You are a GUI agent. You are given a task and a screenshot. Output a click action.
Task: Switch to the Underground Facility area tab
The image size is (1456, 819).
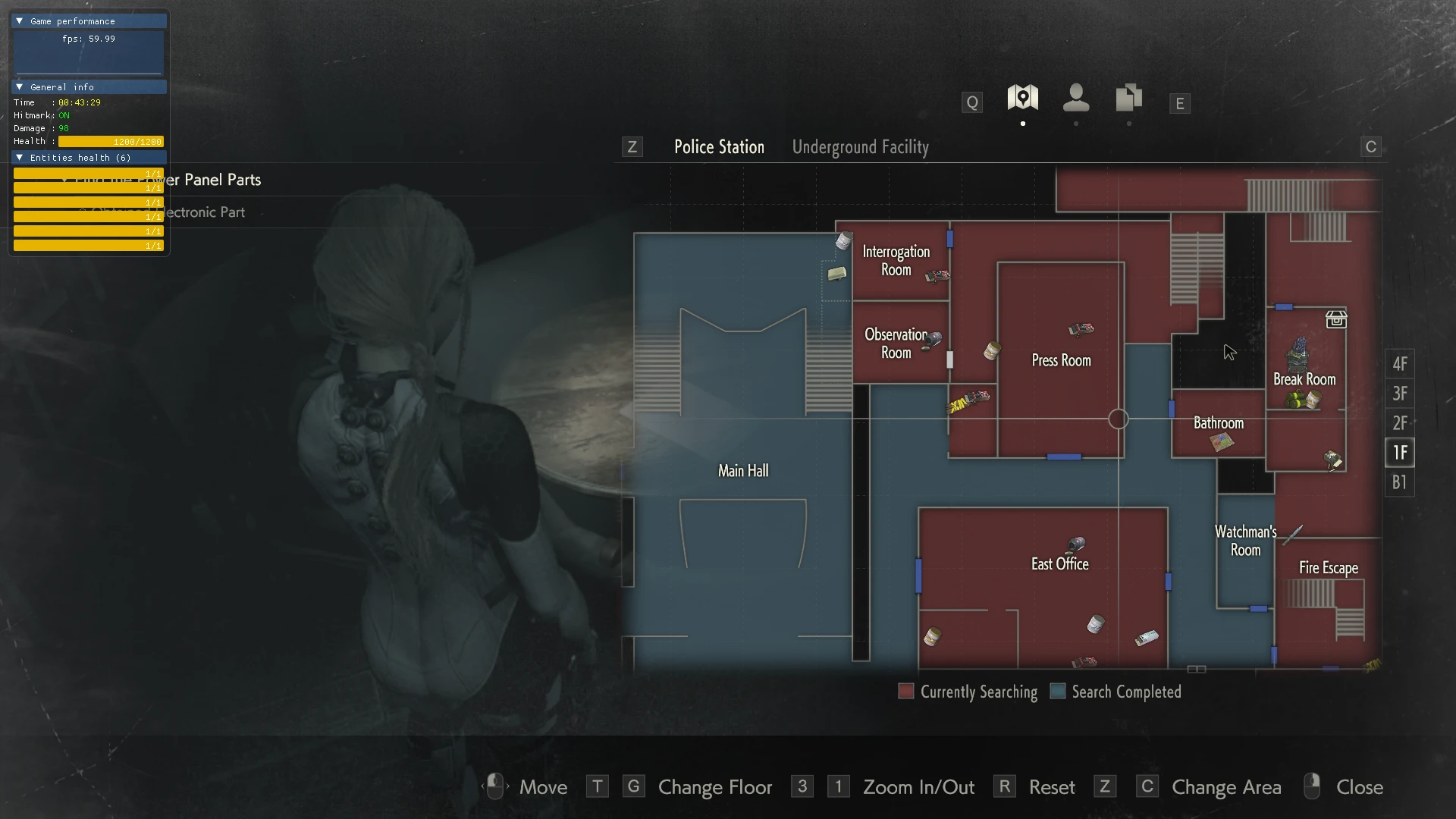pyautogui.click(x=860, y=147)
